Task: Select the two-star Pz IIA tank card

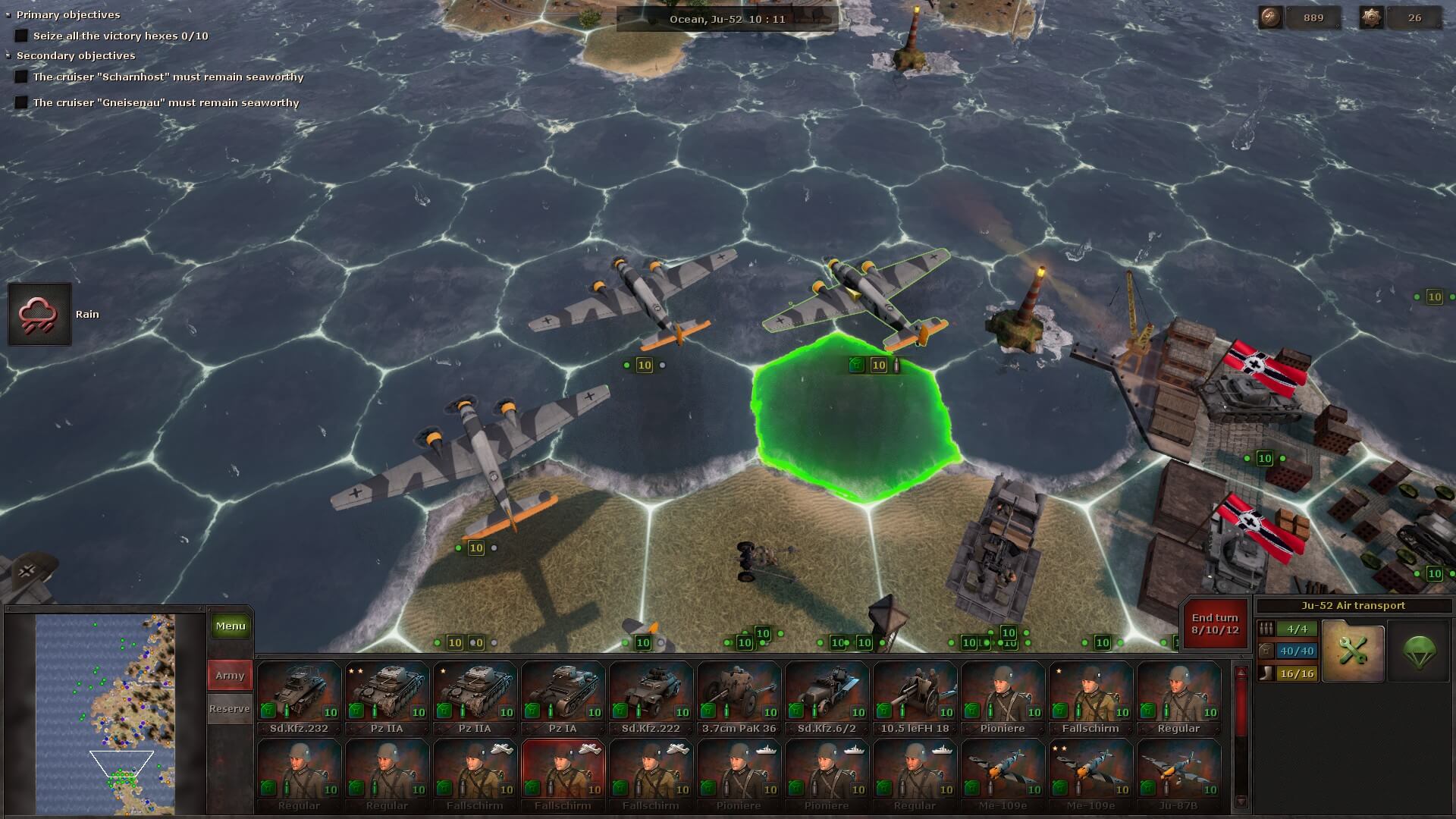Action: tap(387, 697)
